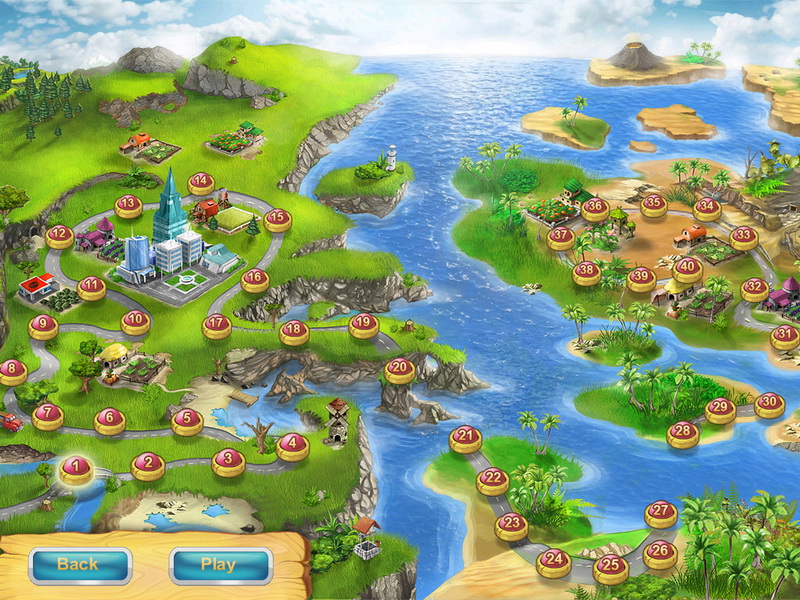Select level 1 marker
The height and width of the screenshot is (600, 800).
76,468
